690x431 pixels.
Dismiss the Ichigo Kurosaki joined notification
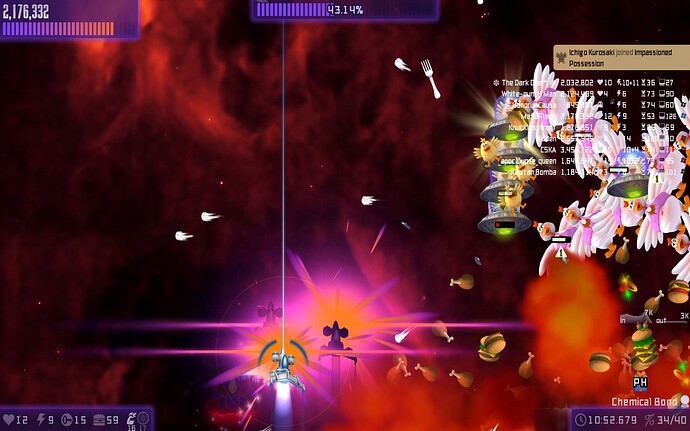[x=620, y=57]
